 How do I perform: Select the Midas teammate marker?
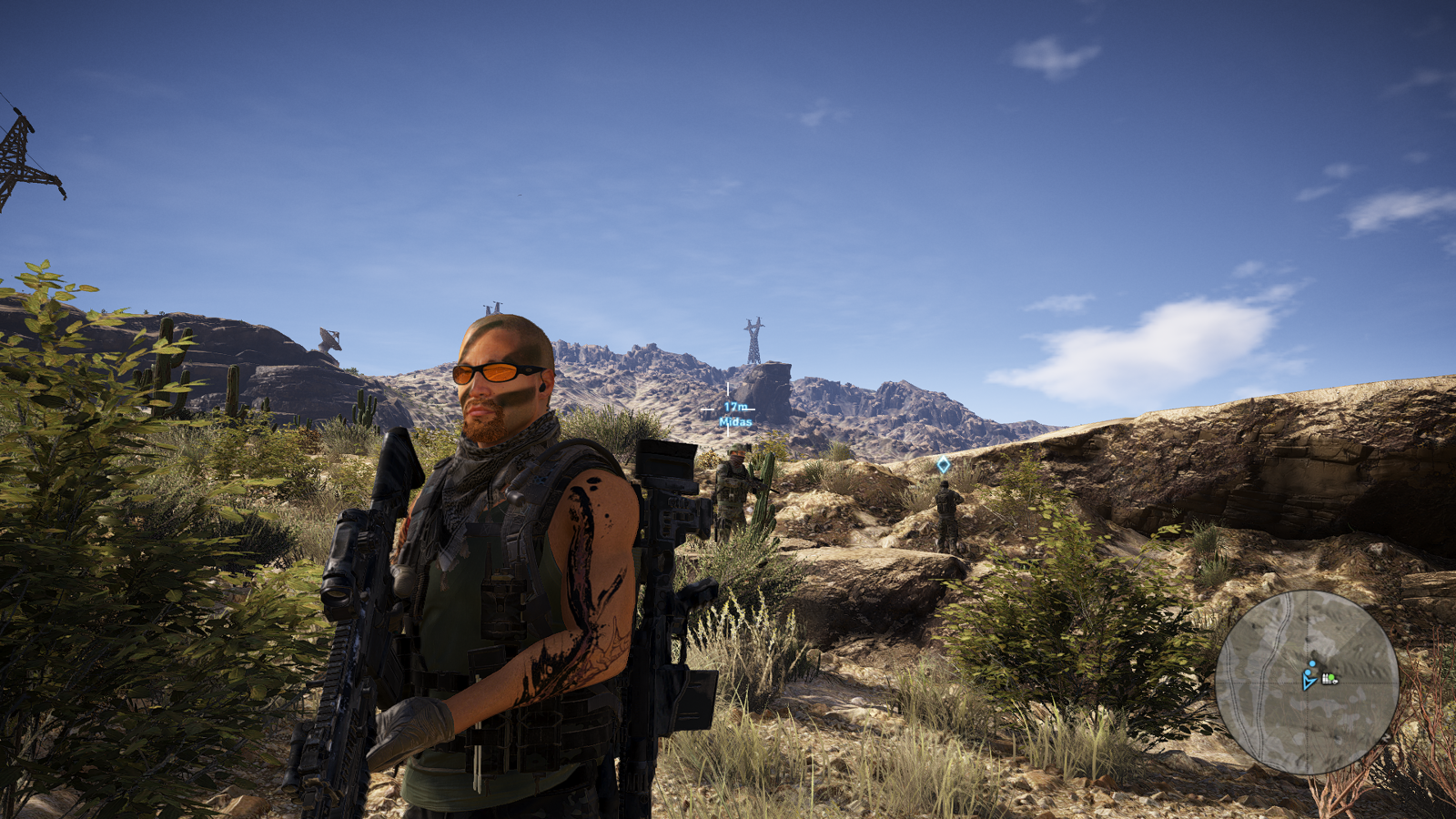[x=735, y=415]
